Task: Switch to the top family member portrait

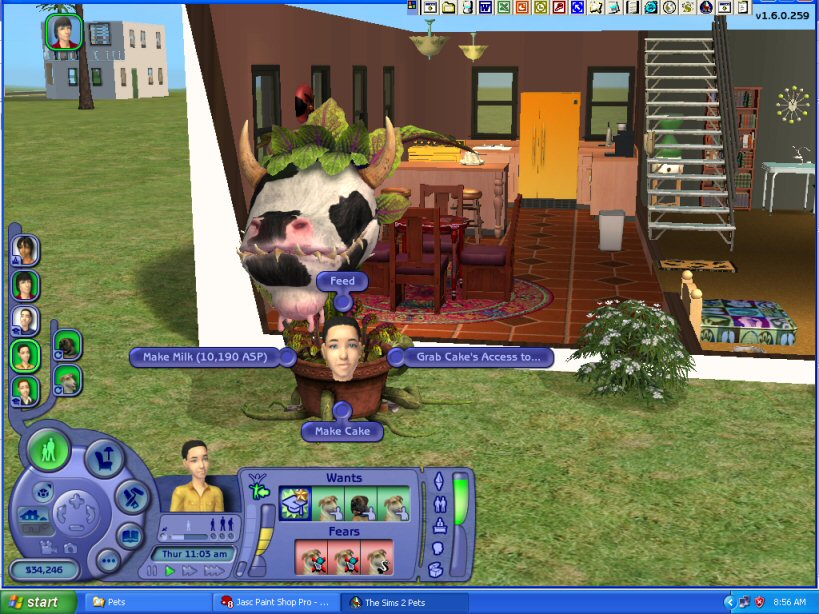Action: coord(26,249)
